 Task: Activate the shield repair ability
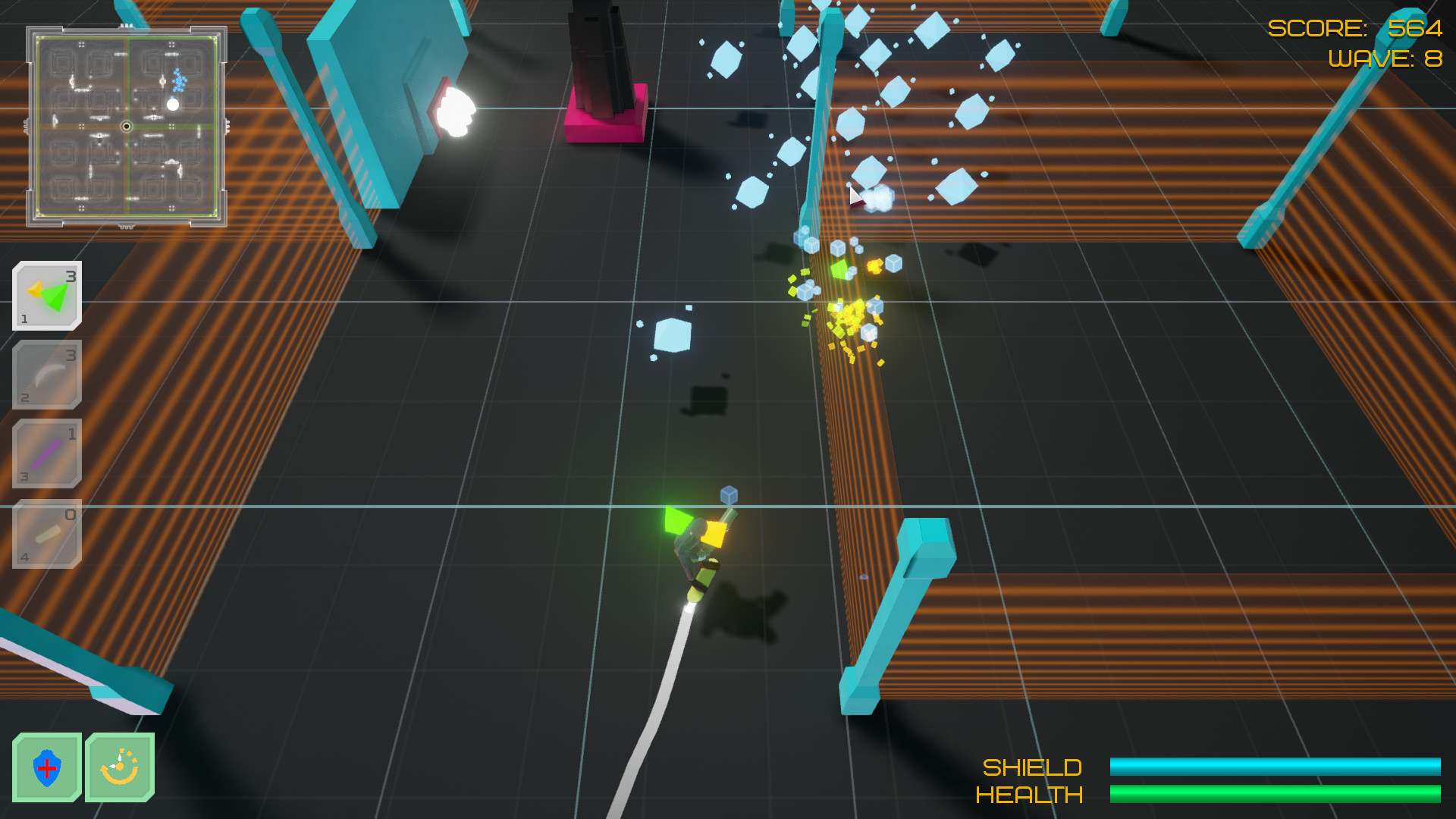47,767
